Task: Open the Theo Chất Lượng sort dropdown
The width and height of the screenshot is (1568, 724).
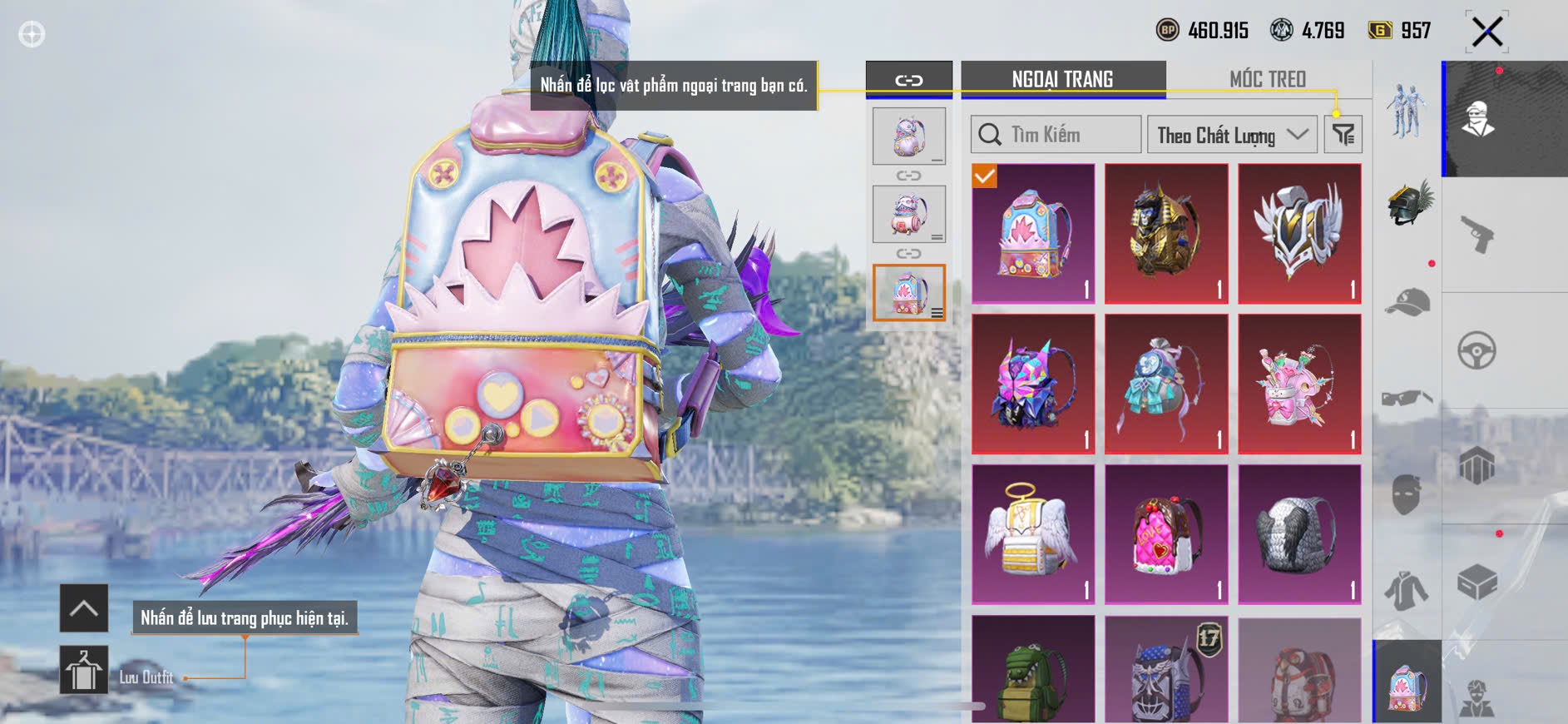Action: pyautogui.click(x=1231, y=135)
